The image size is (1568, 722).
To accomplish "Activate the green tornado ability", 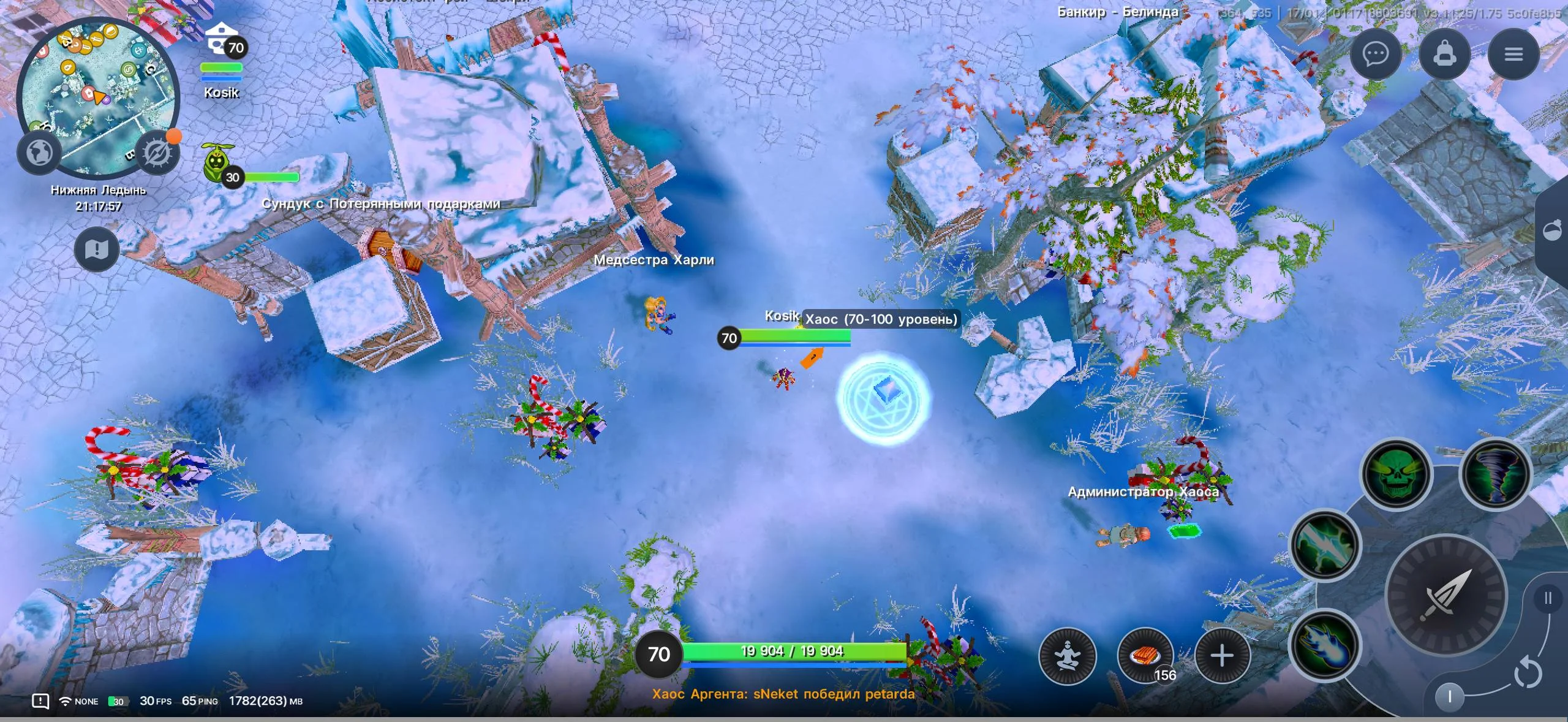I will point(1494,474).
